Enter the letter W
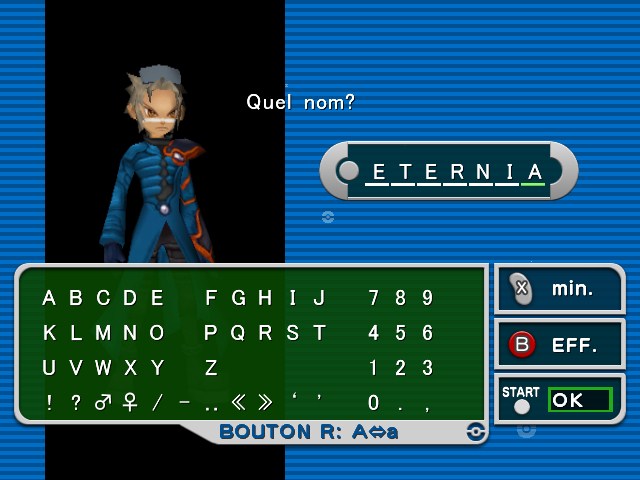Screen dimensions: 640x480 tap(103, 368)
